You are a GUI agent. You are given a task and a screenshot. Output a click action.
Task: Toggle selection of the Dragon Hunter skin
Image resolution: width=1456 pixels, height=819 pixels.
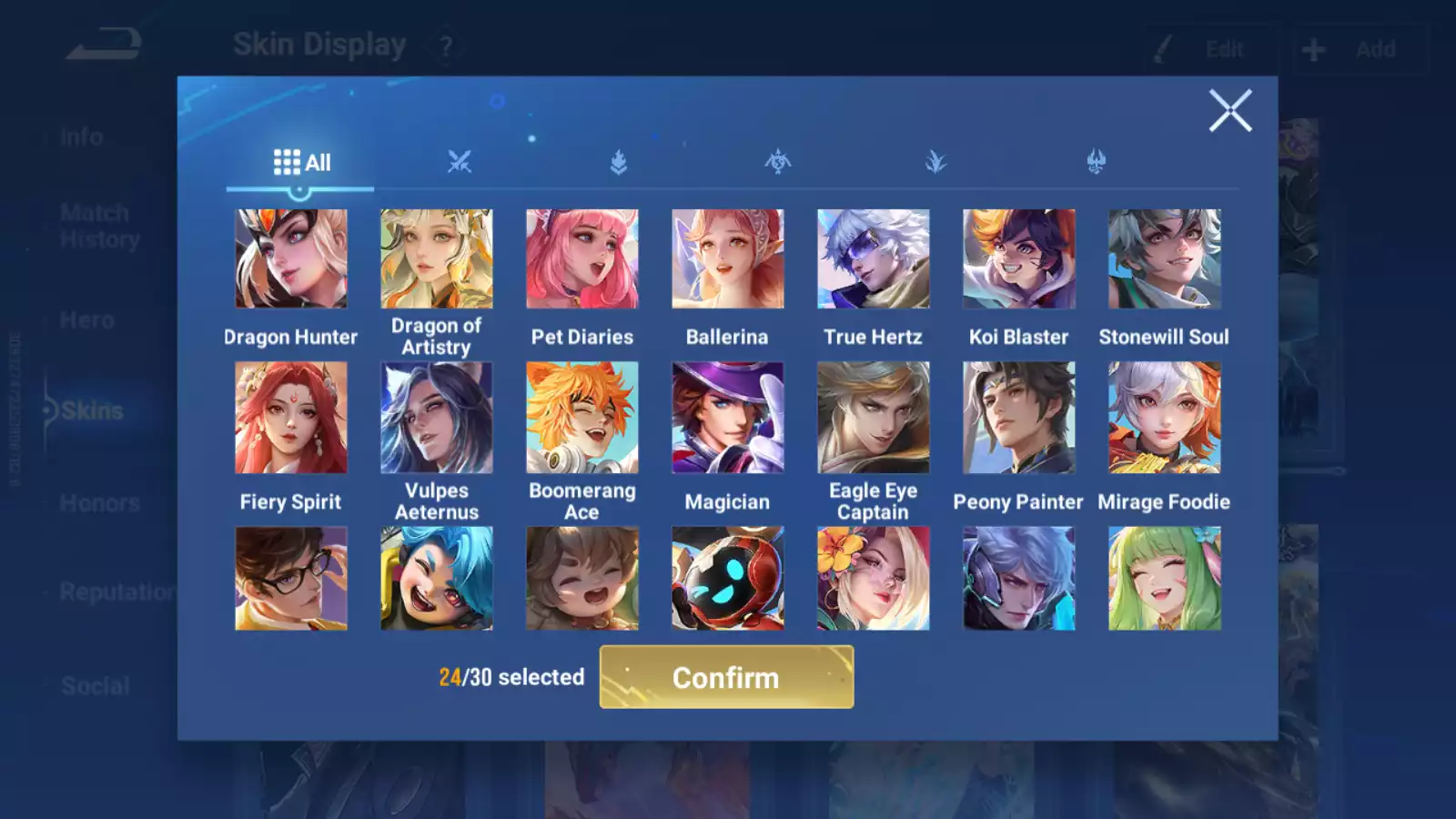290,258
